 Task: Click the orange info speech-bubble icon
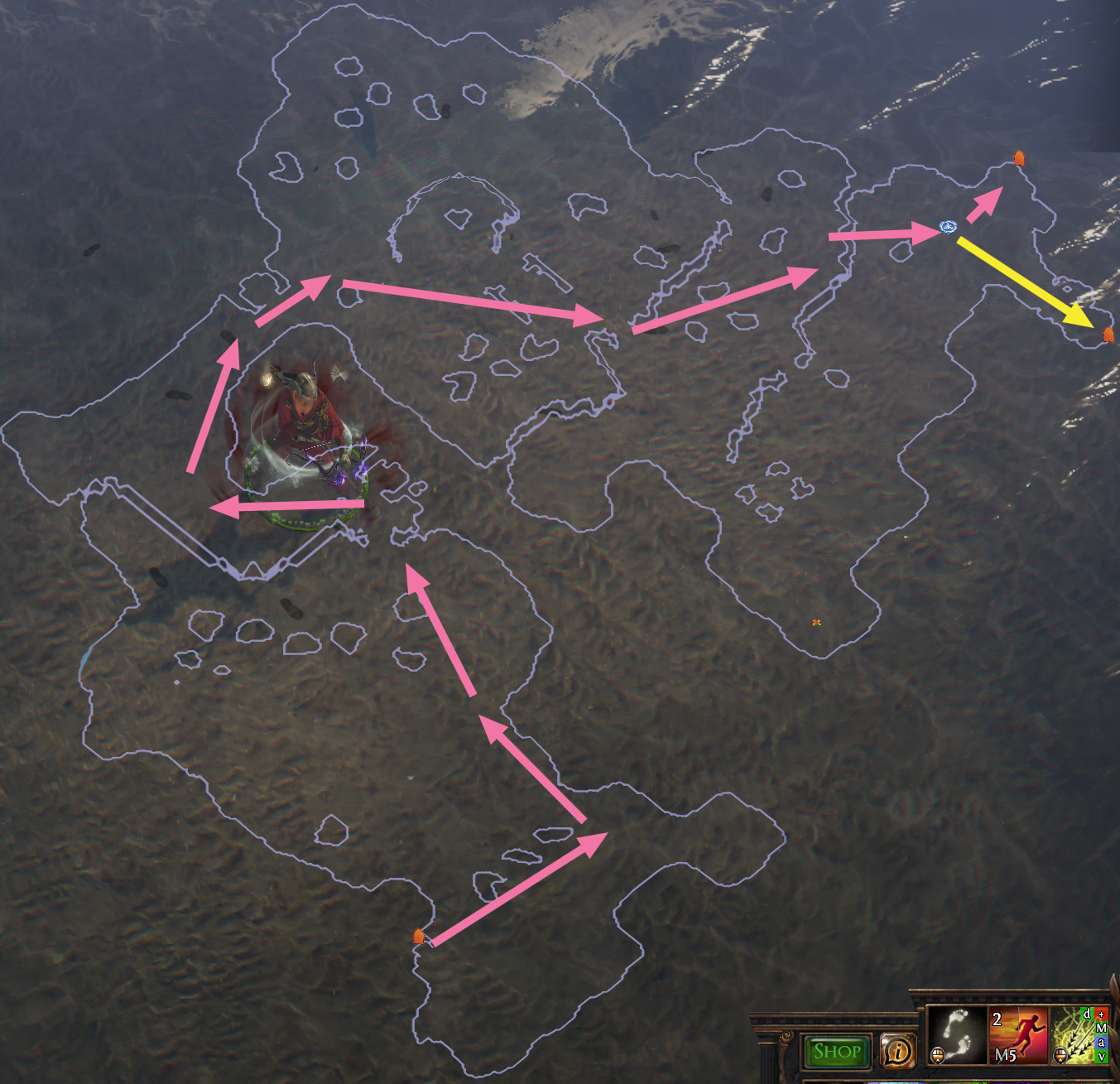click(x=897, y=1052)
